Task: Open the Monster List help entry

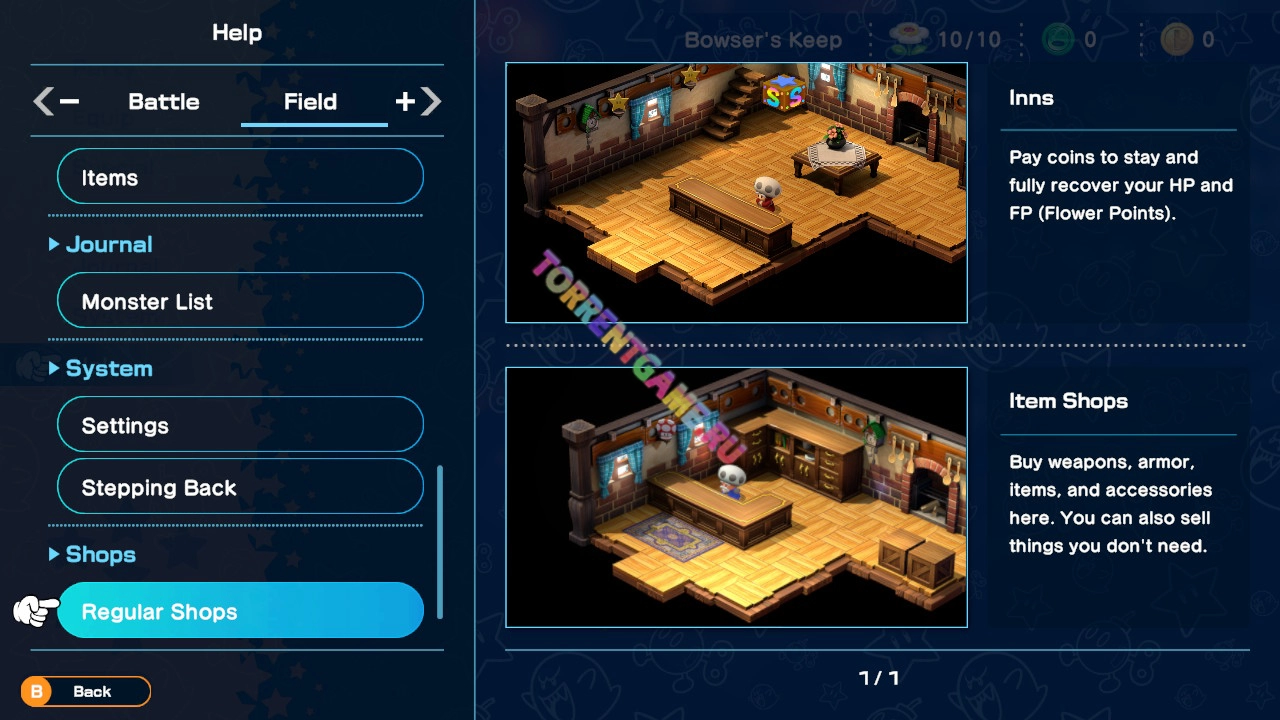Action: tap(240, 301)
